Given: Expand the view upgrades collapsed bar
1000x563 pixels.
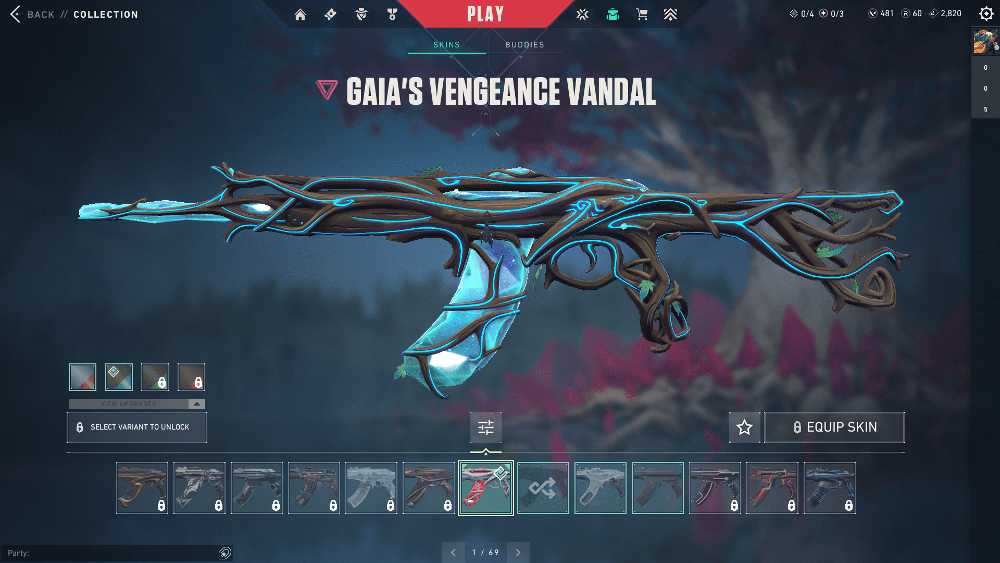Looking at the screenshot, I should pyautogui.click(x=136, y=404).
